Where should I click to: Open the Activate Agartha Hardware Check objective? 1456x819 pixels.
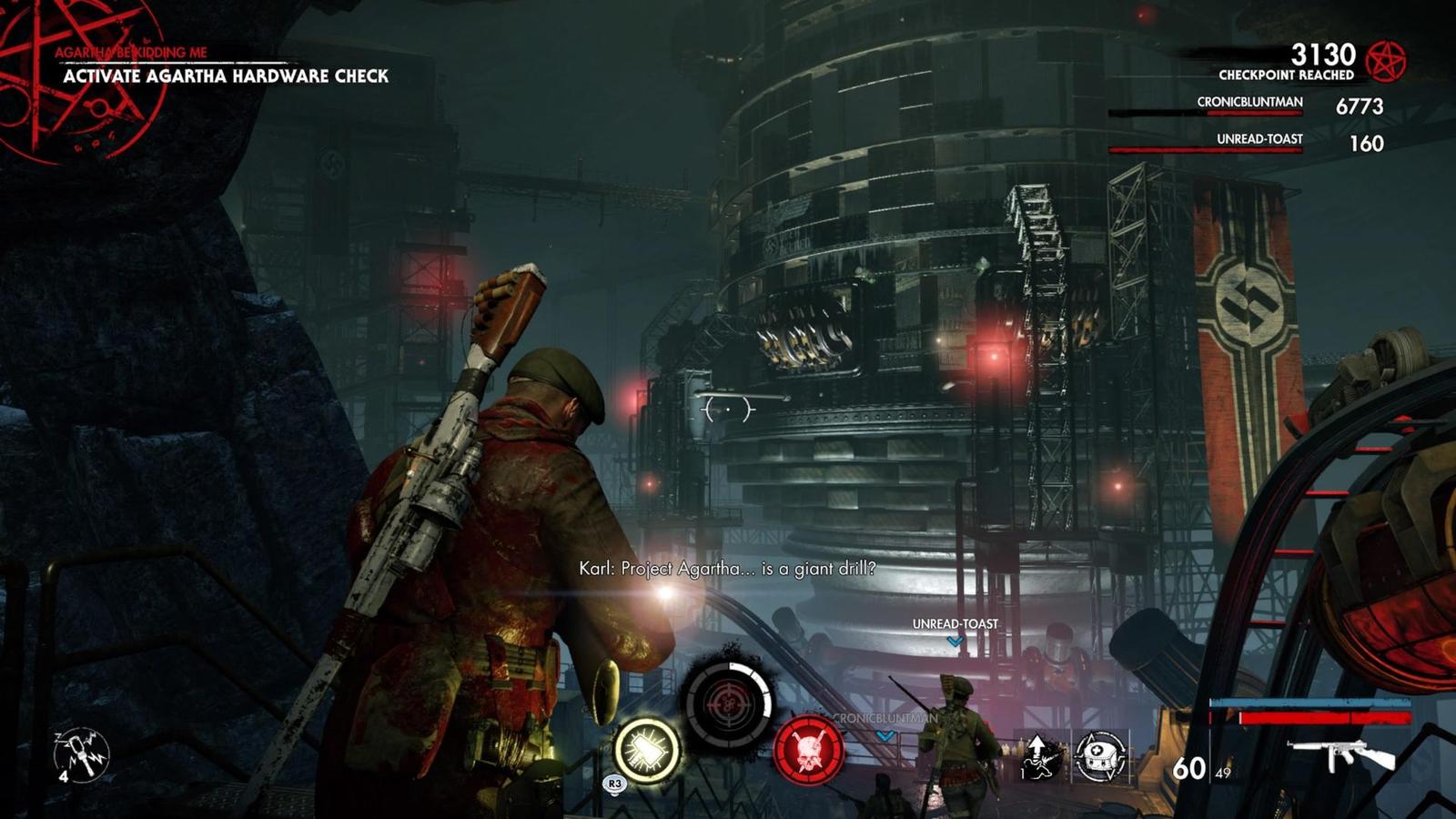click(226, 76)
